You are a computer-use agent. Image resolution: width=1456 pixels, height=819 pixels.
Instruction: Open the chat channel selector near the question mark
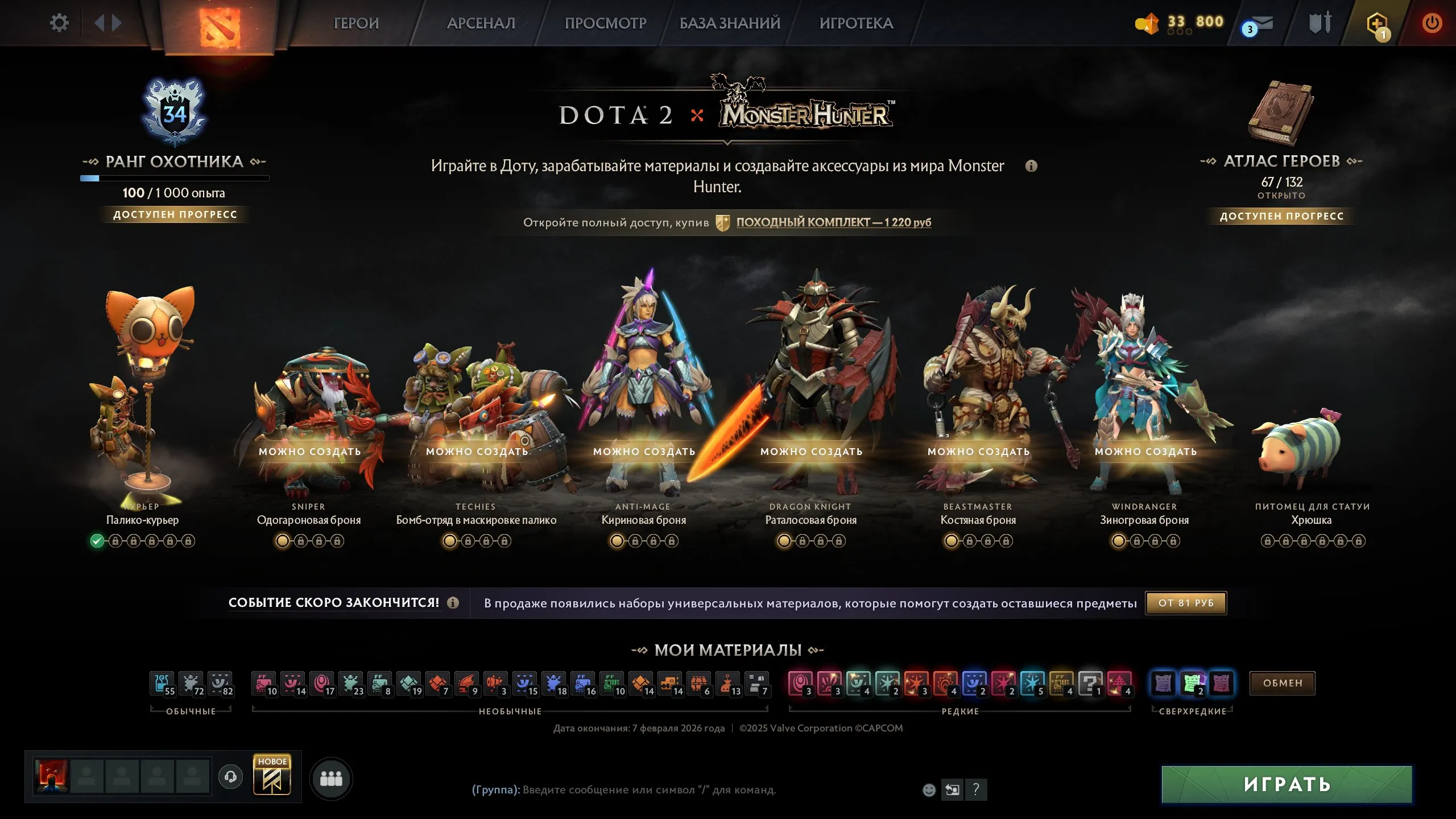tap(952, 789)
